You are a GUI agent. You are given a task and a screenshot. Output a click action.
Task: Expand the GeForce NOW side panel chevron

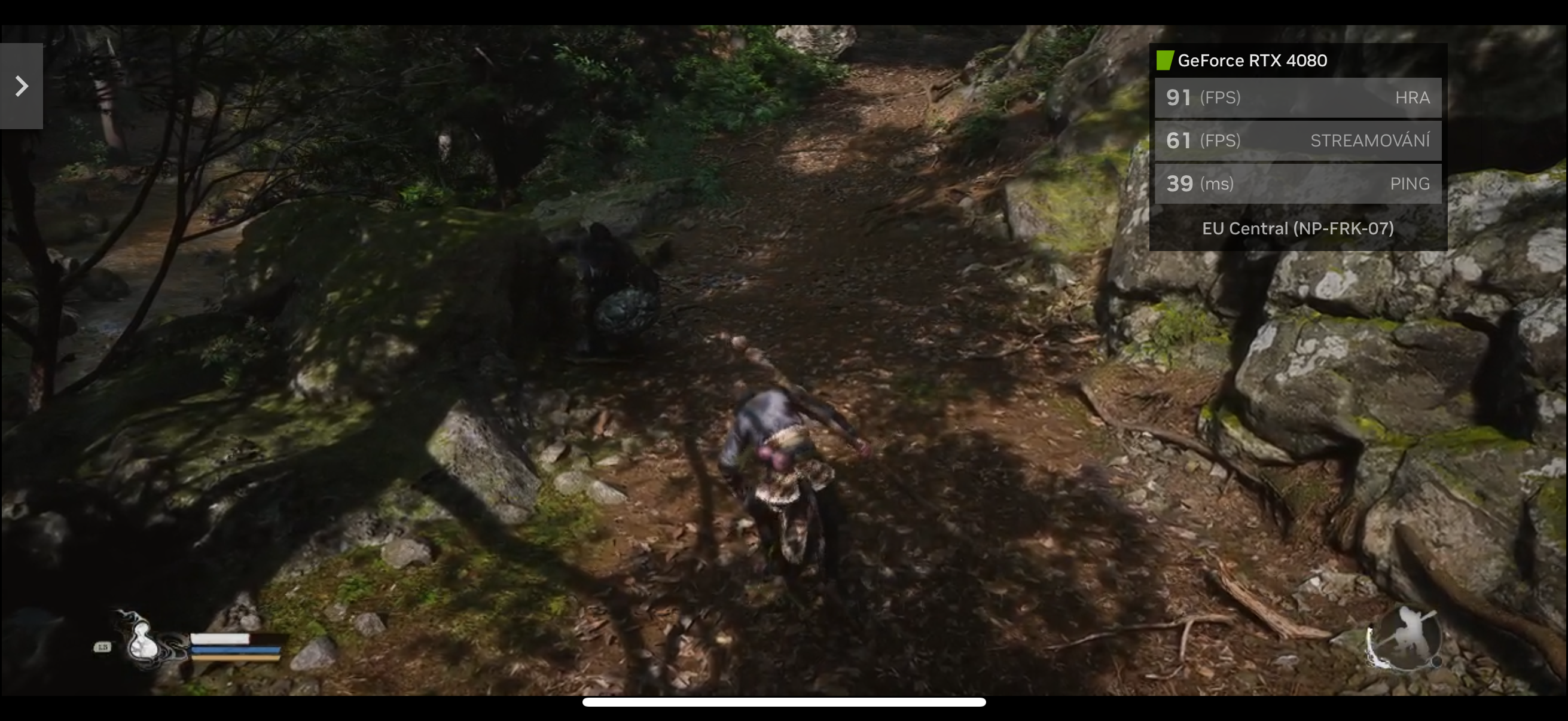[22, 85]
